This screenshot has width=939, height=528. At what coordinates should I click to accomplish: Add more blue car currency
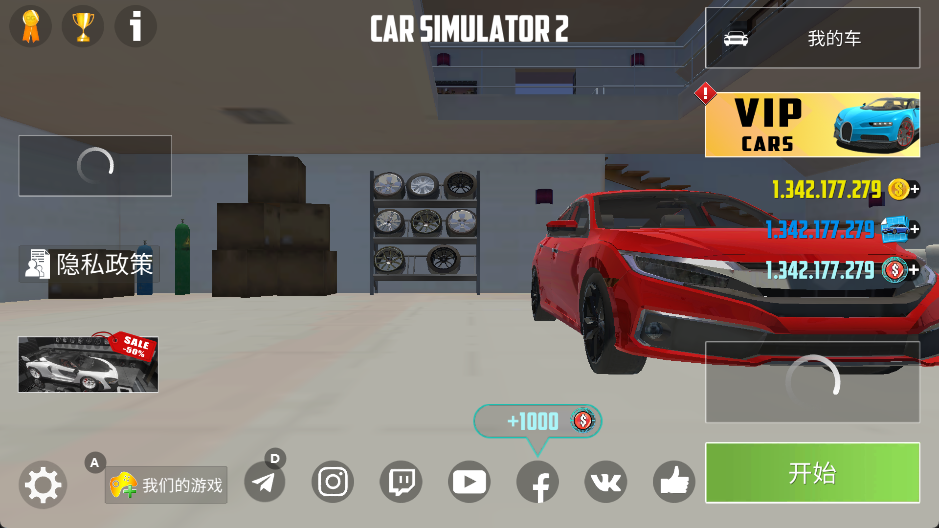(x=914, y=230)
